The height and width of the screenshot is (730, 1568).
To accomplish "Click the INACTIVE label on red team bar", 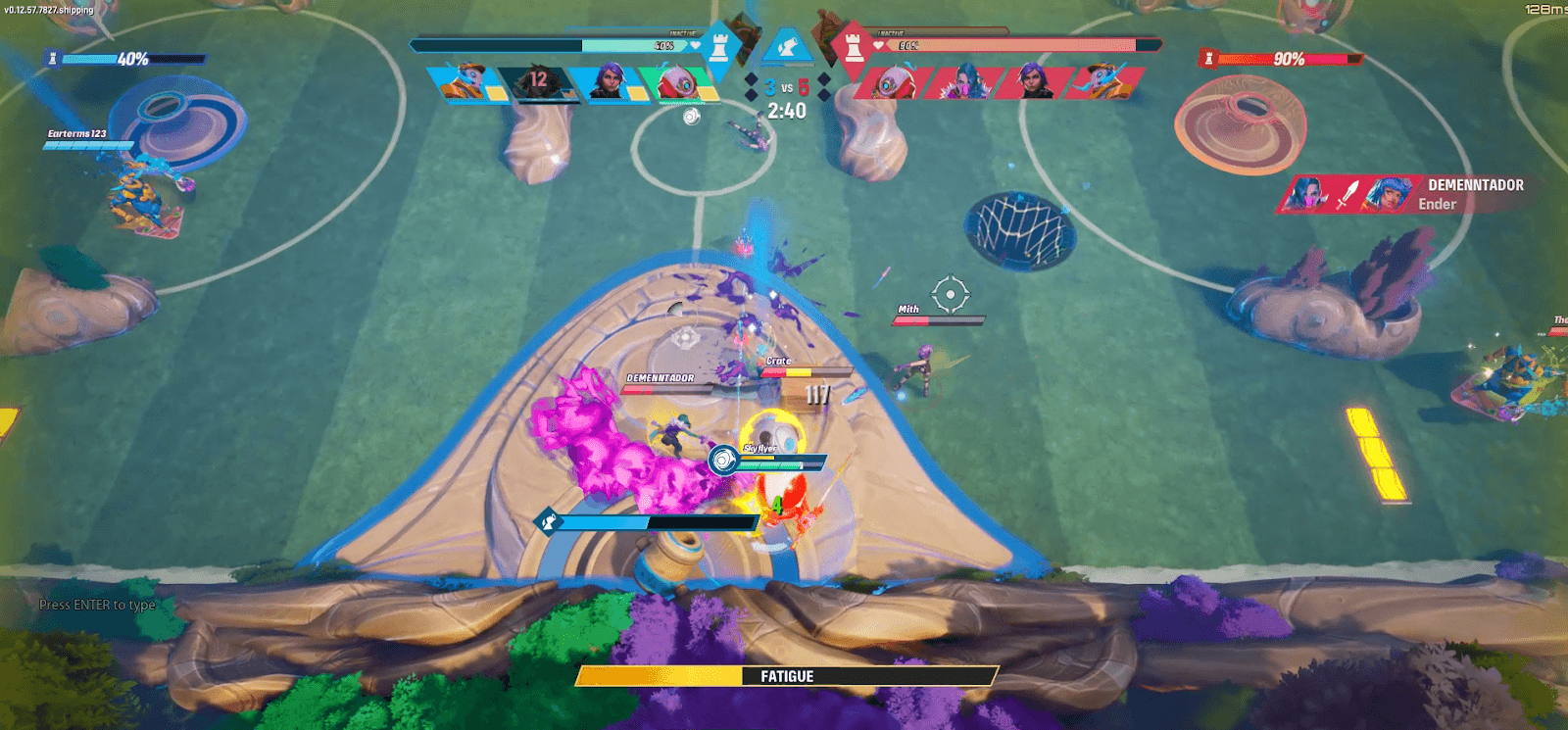I will (891, 32).
